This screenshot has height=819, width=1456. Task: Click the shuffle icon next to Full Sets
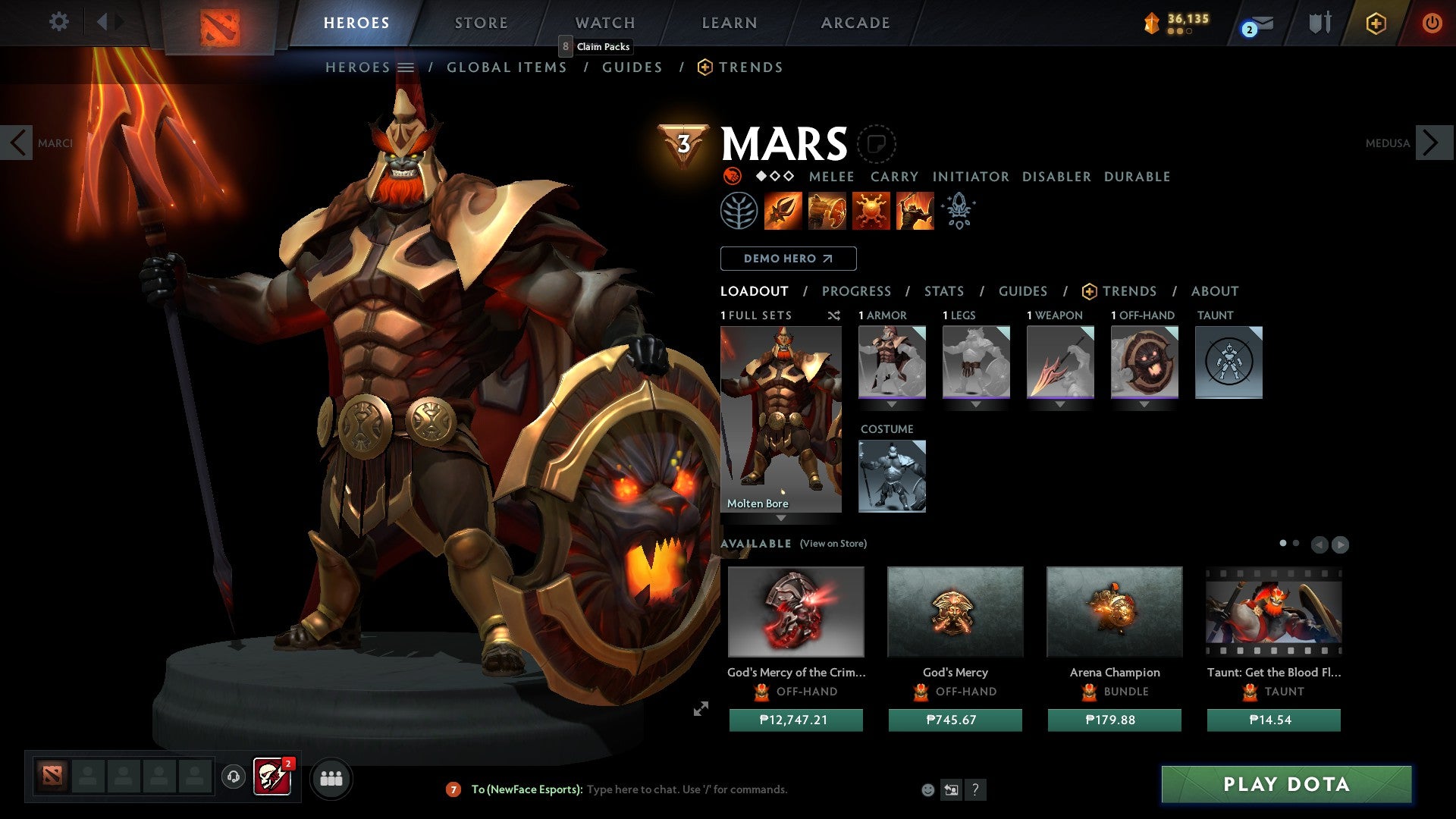[x=834, y=316]
